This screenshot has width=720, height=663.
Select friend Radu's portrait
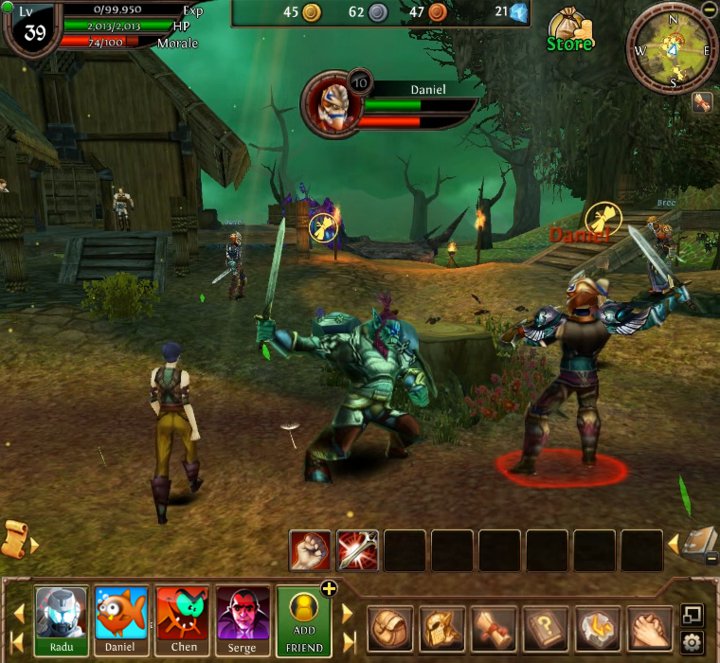[x=61, y=613]
